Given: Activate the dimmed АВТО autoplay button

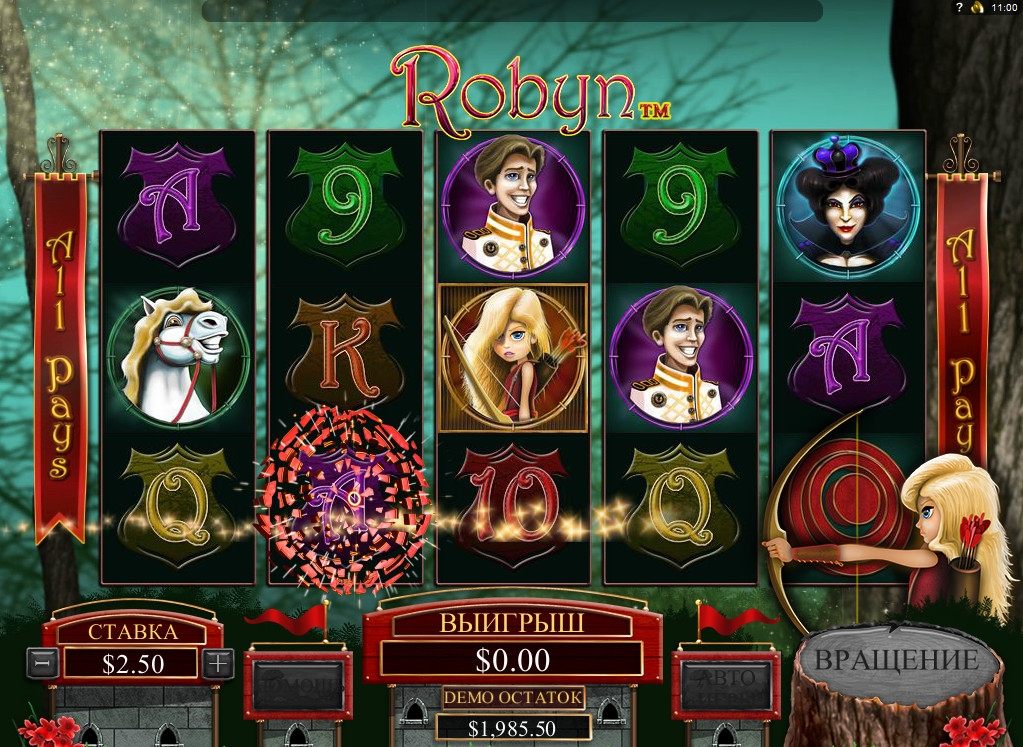Looking at the screenshot, I should tap(725, 684).
